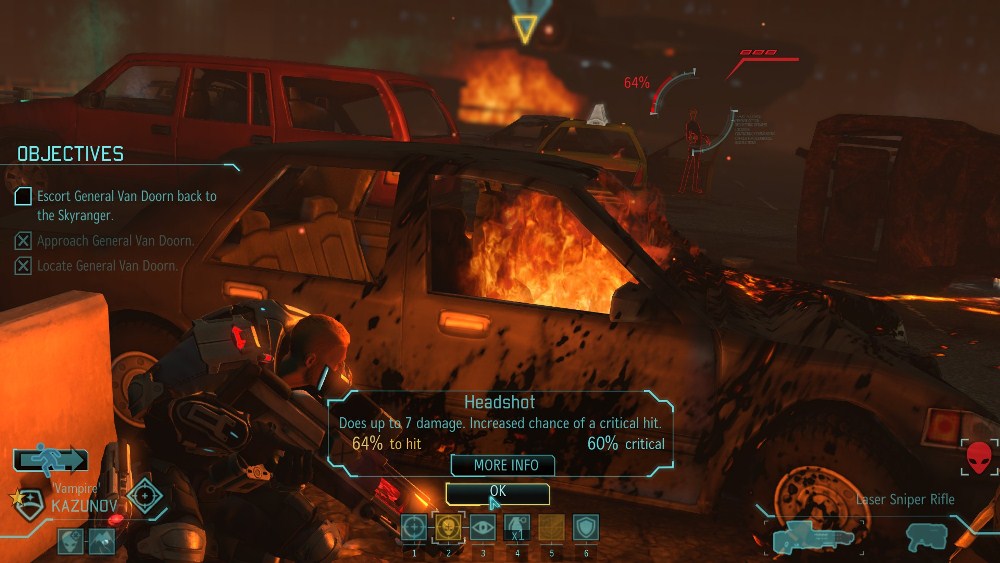Select the Laser Sniper Rifle weapon icon
Screen dimensions: 1000x563
811,537
